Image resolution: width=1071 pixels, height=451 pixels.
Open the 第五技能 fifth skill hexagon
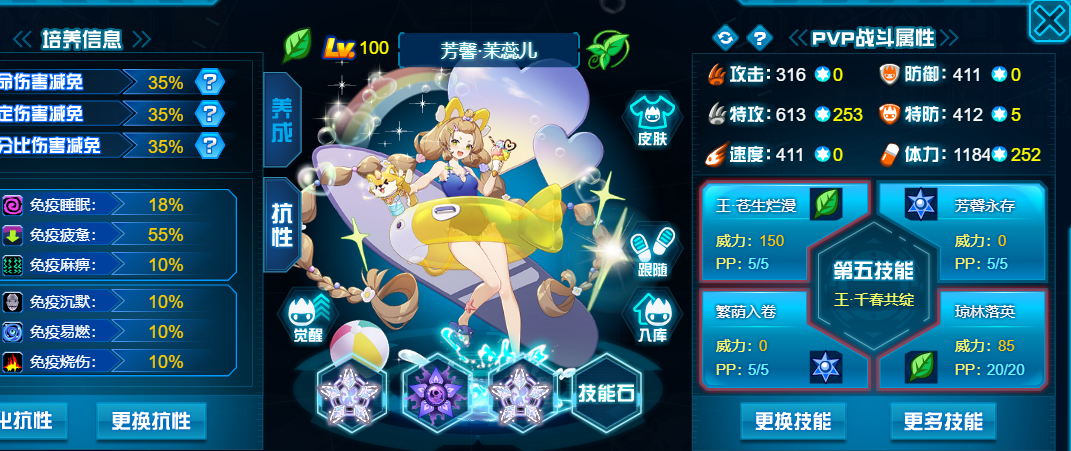point(872,283)
